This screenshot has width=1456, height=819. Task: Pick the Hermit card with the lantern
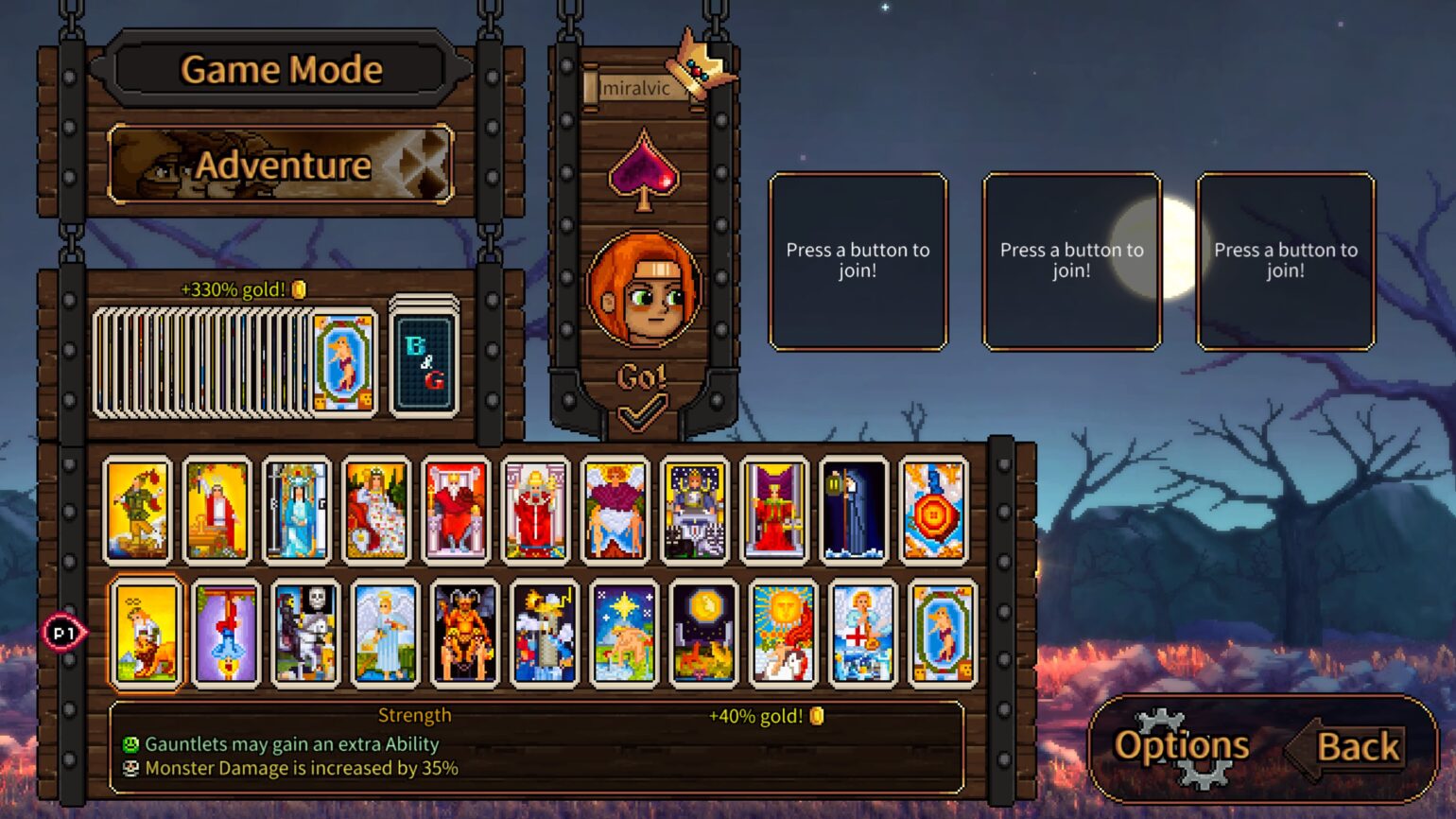tap(855, 511)
